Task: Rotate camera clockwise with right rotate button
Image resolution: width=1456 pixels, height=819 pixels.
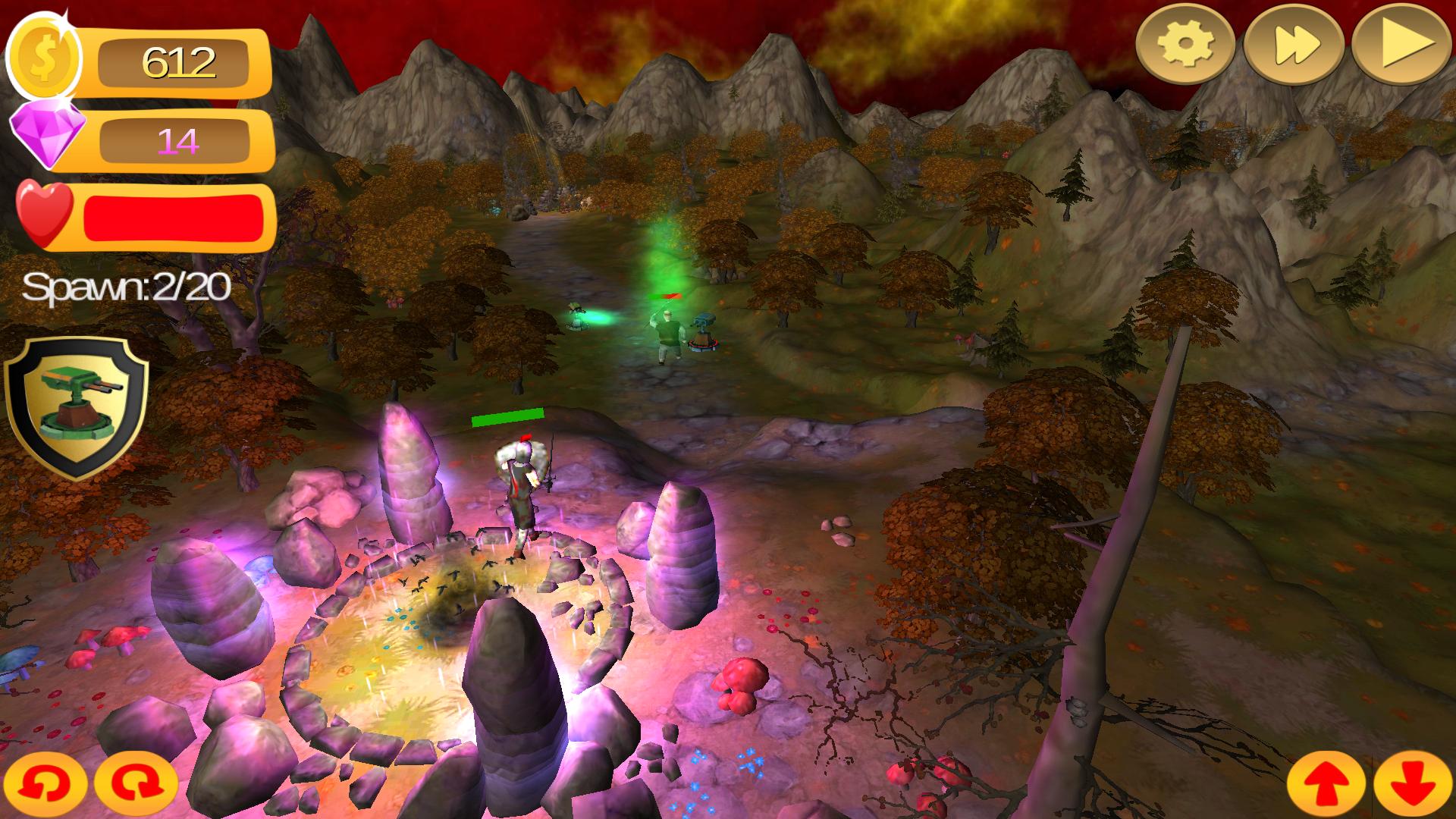Action: (136, 784)
